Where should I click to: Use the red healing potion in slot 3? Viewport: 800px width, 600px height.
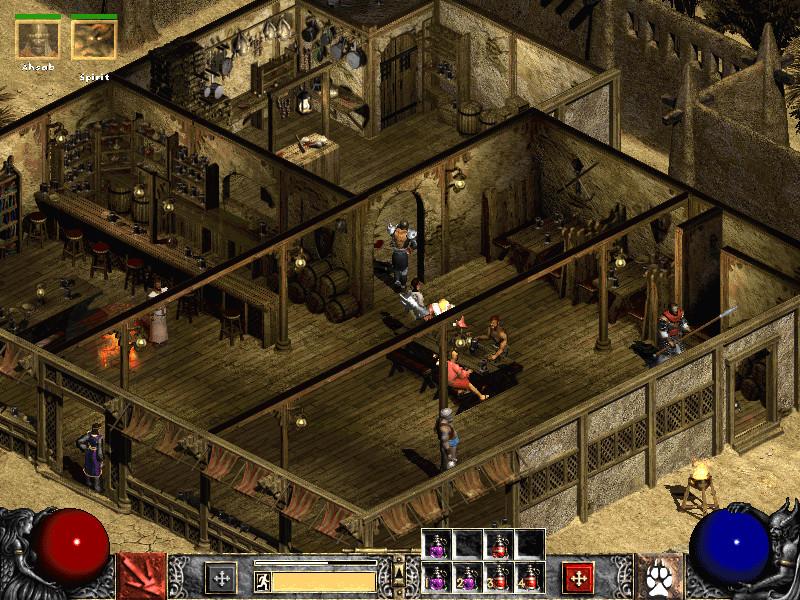(x=499, y=576)
